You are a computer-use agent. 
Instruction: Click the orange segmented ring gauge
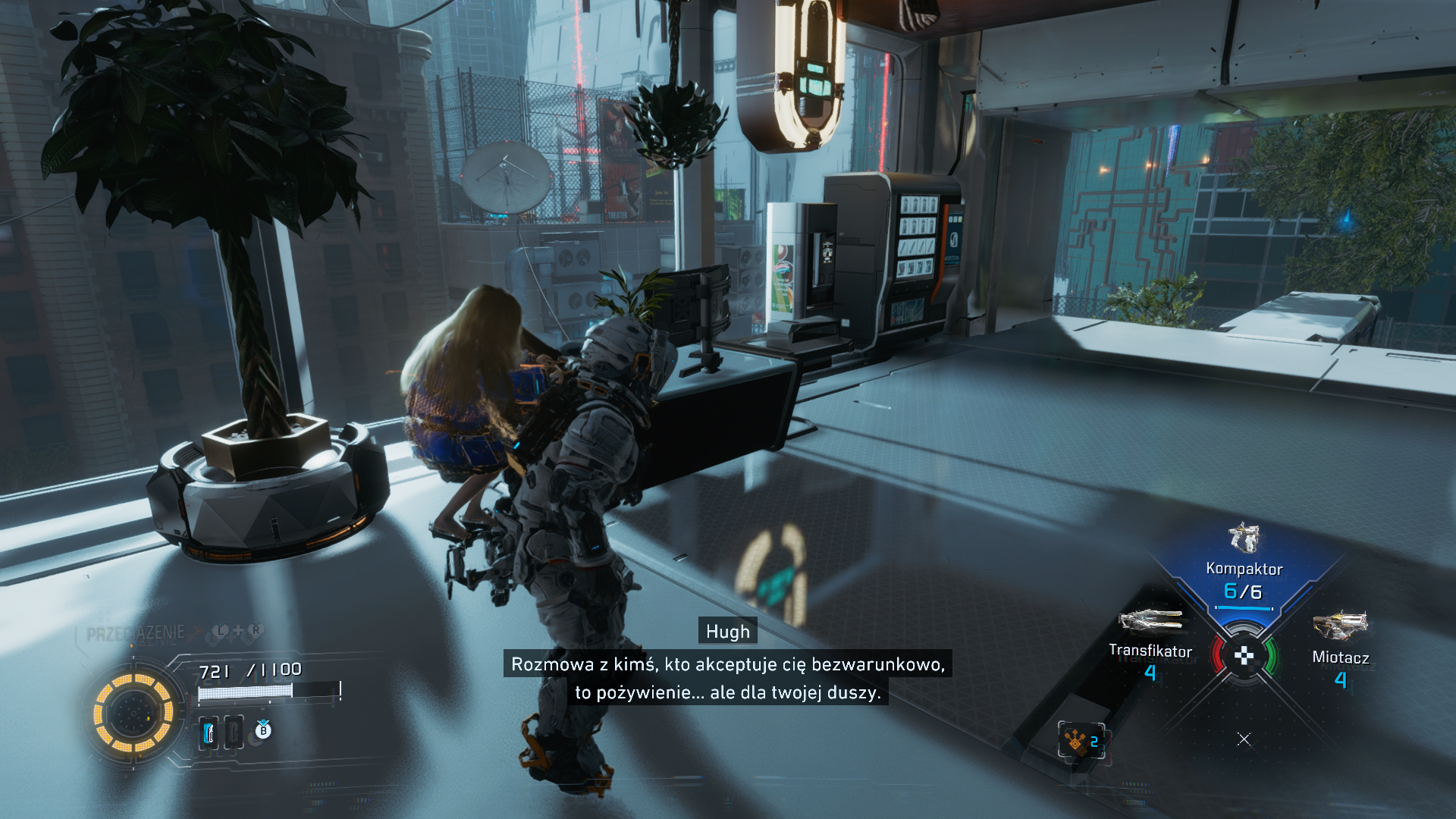point(133,713)
